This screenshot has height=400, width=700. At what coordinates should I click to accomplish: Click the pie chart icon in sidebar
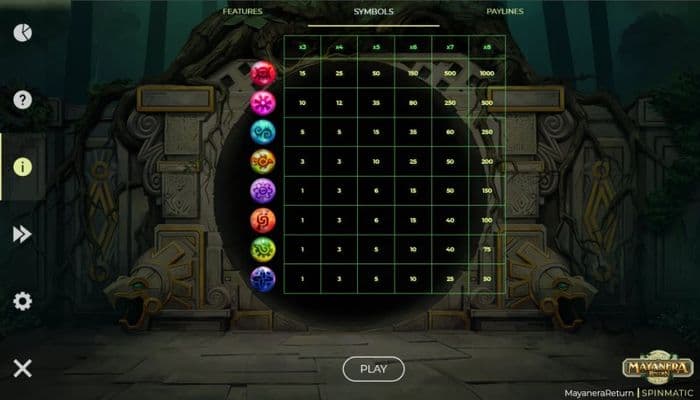point(22,33)
